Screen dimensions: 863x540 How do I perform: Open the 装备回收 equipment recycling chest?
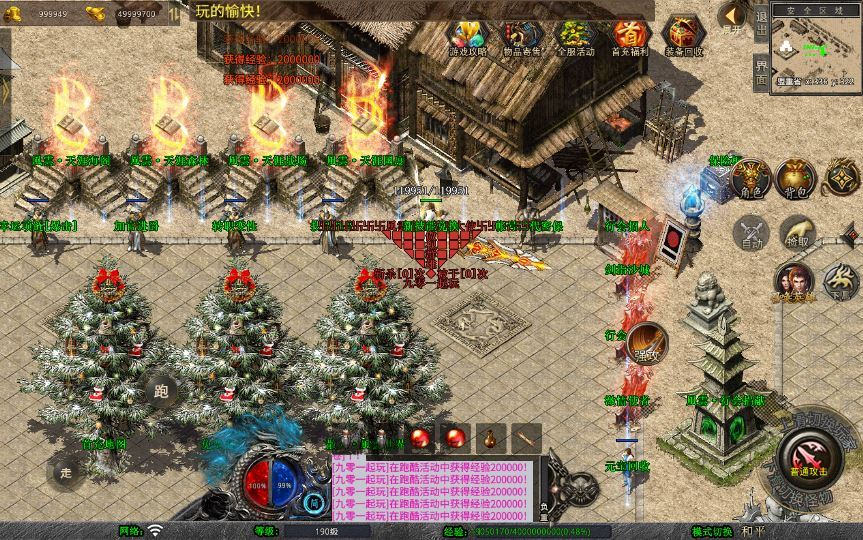(684, 37)
